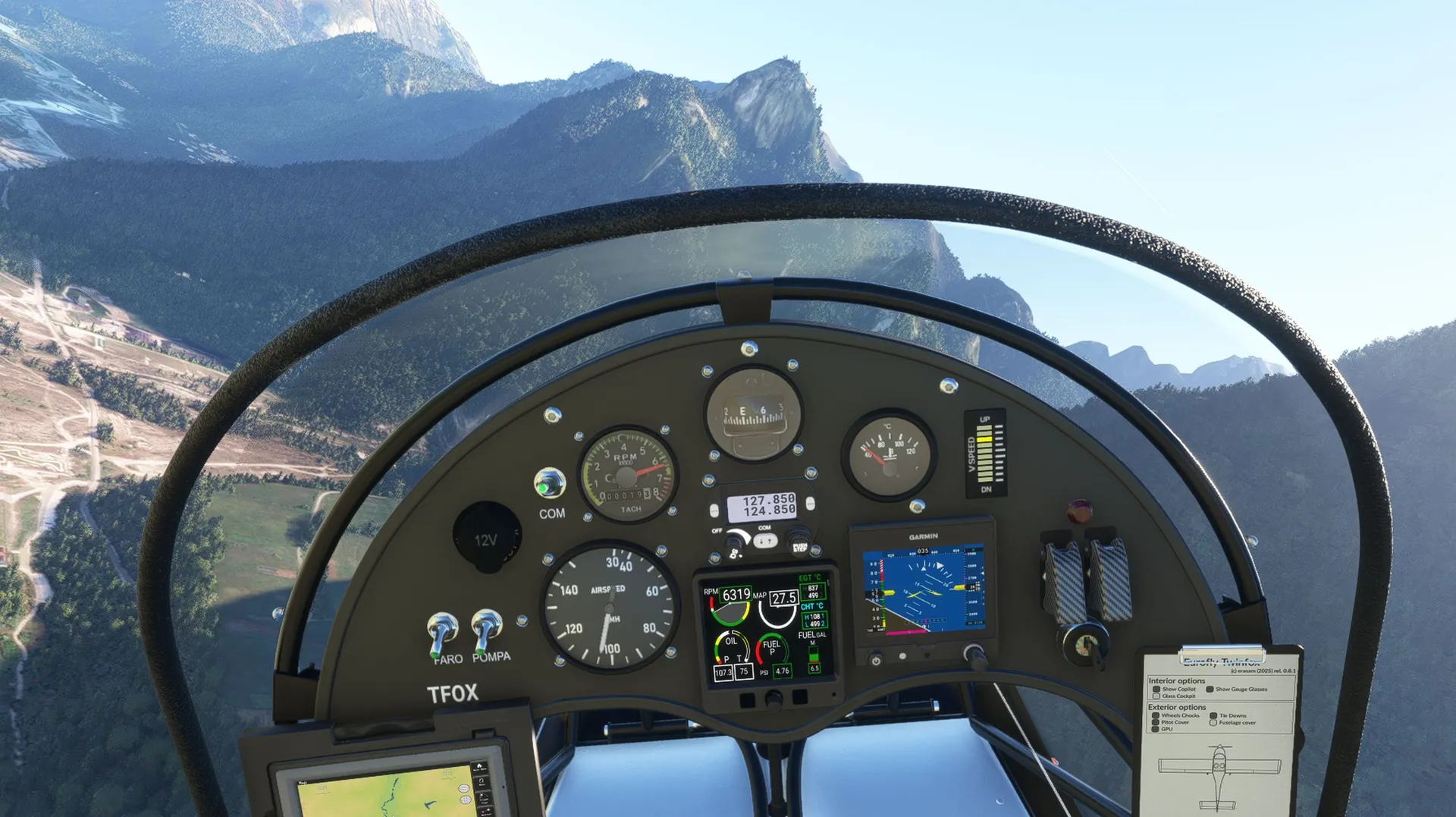Toggle the Wheels Chocks checkbox

[x=1156, y=715]
